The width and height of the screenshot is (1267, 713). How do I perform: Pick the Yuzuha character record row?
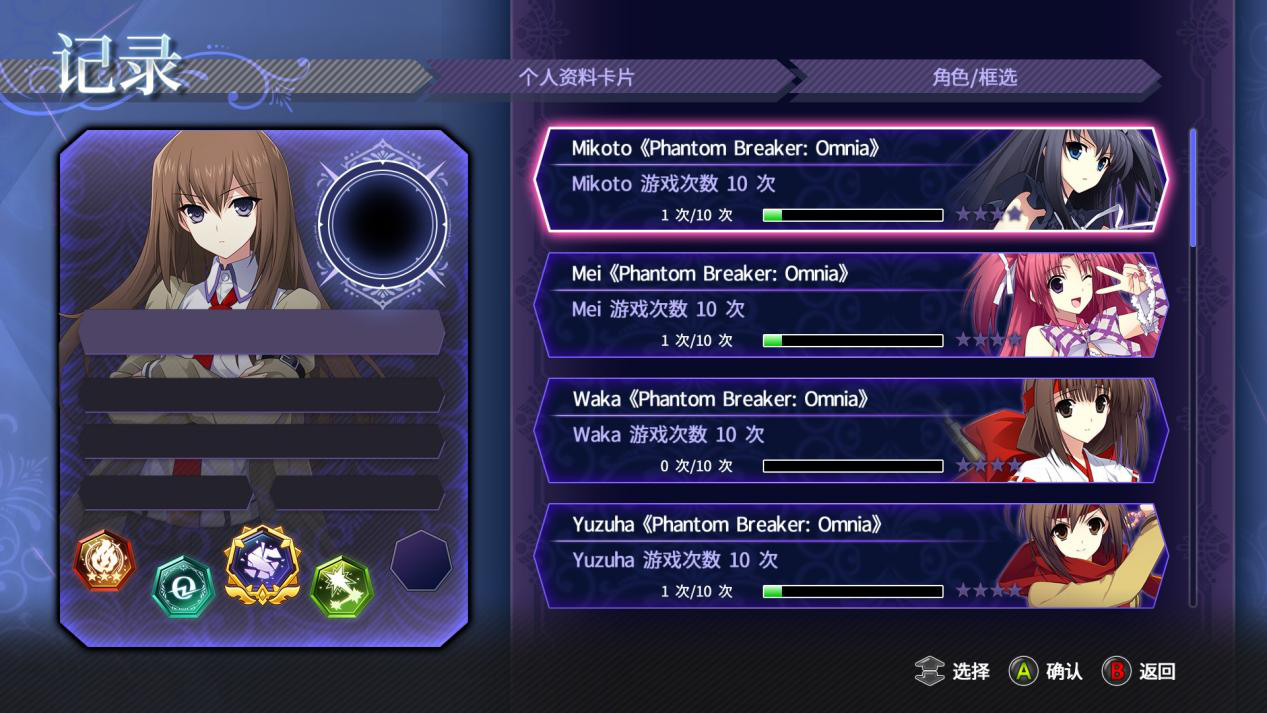[850, 556]
